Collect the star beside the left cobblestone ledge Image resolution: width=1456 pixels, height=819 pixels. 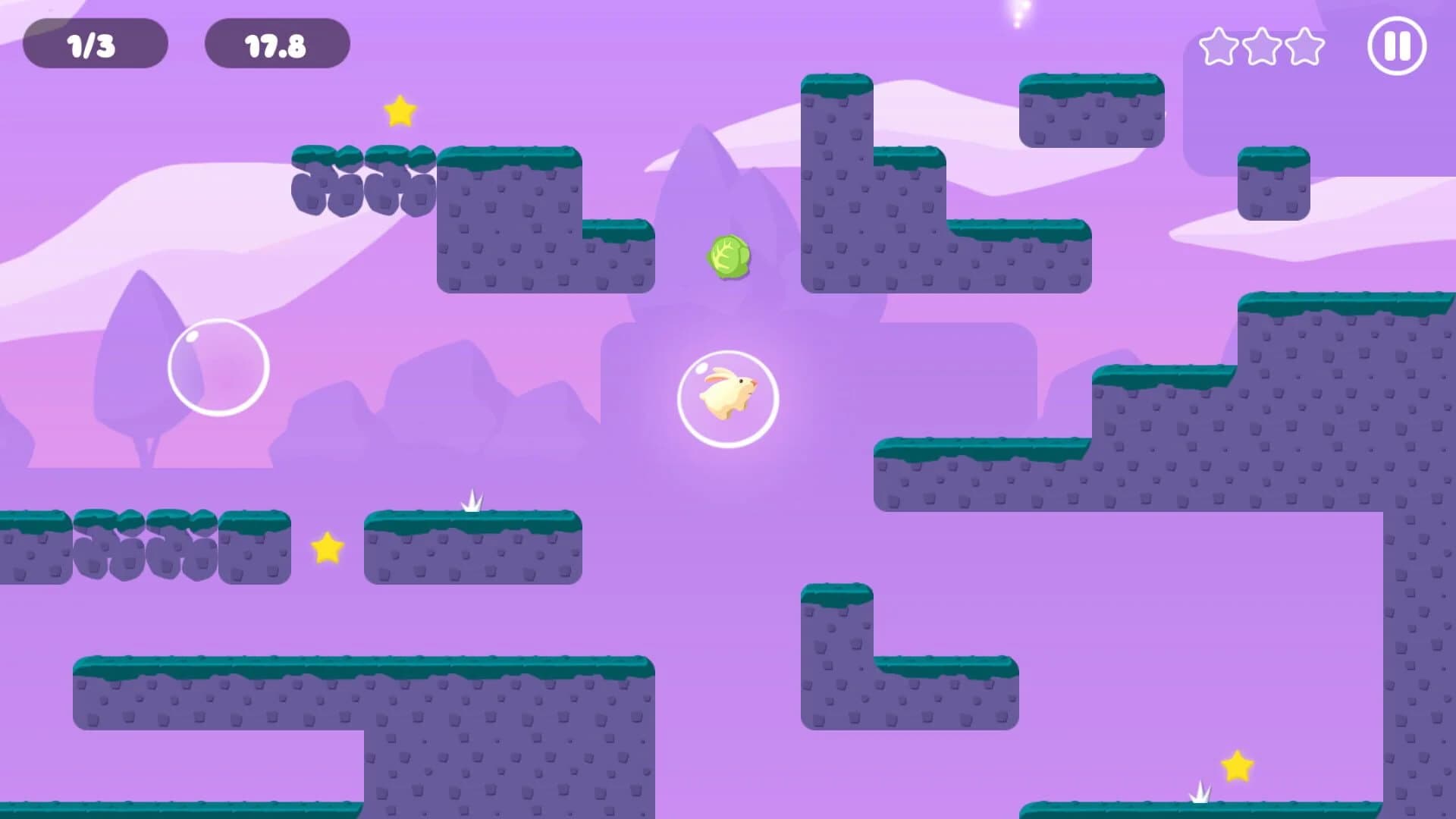click(x=325, y=548)
